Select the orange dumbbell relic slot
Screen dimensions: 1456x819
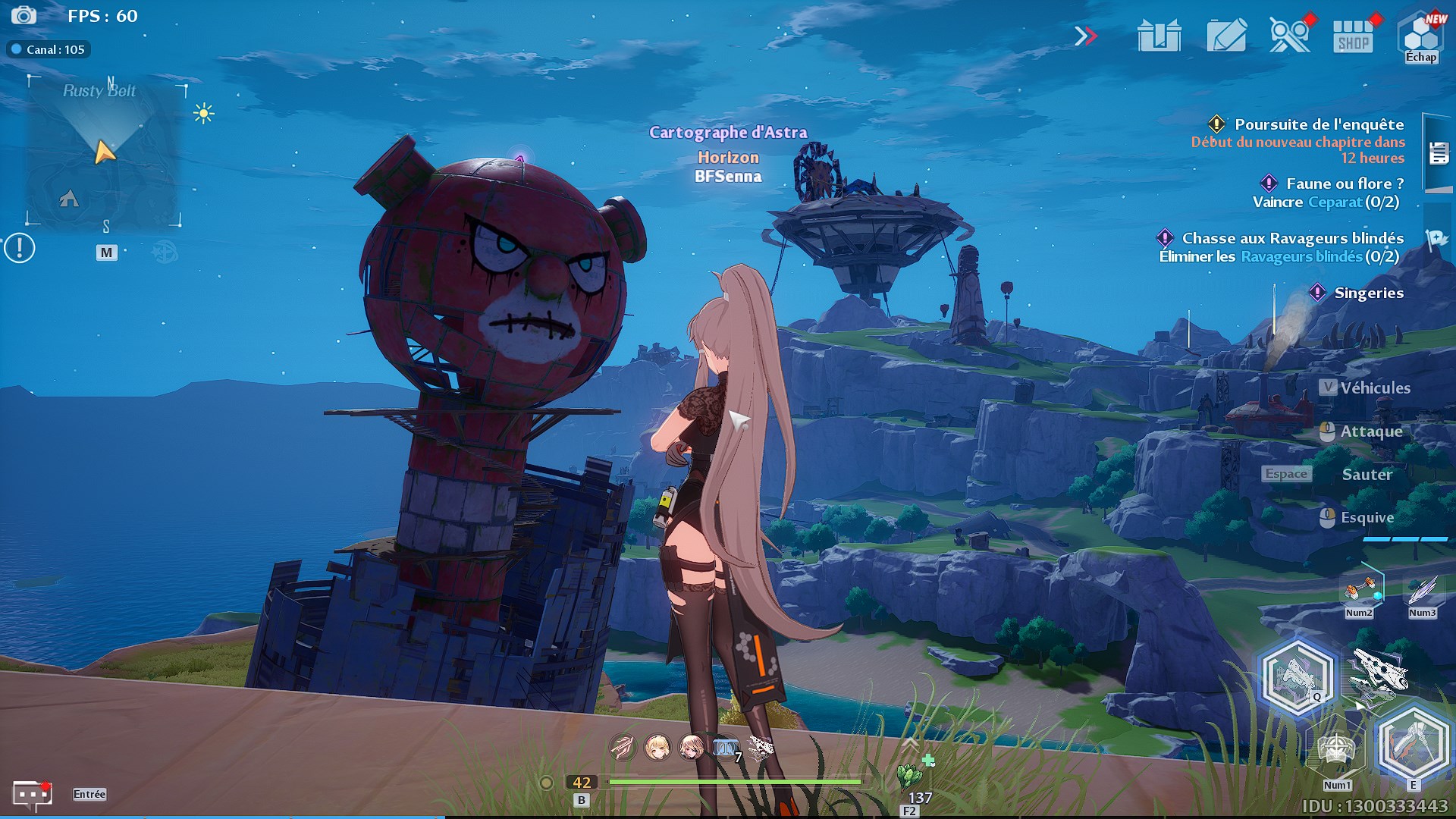tap(1359, 590)
